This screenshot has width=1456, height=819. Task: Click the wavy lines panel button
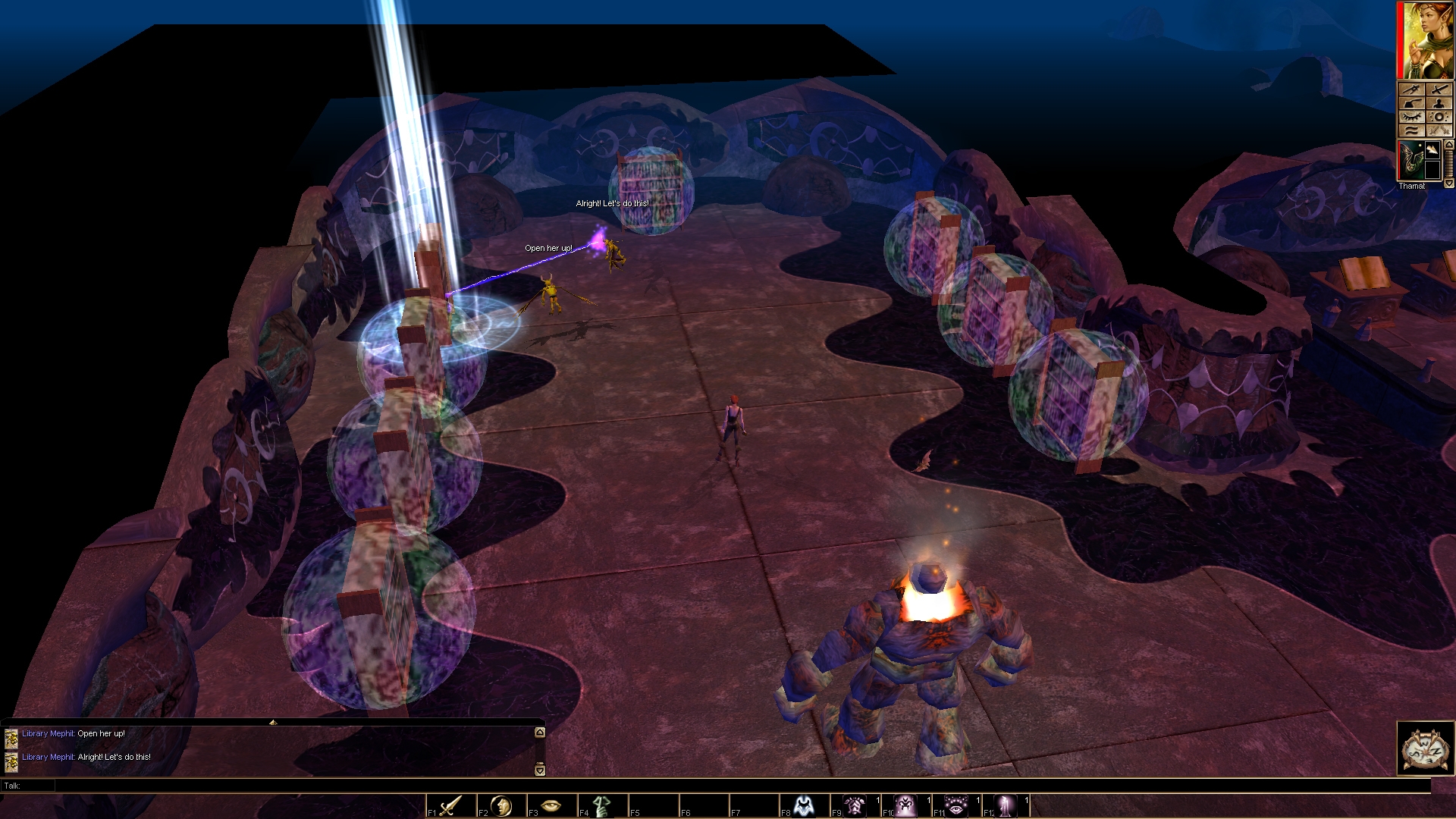[1411, 130]
